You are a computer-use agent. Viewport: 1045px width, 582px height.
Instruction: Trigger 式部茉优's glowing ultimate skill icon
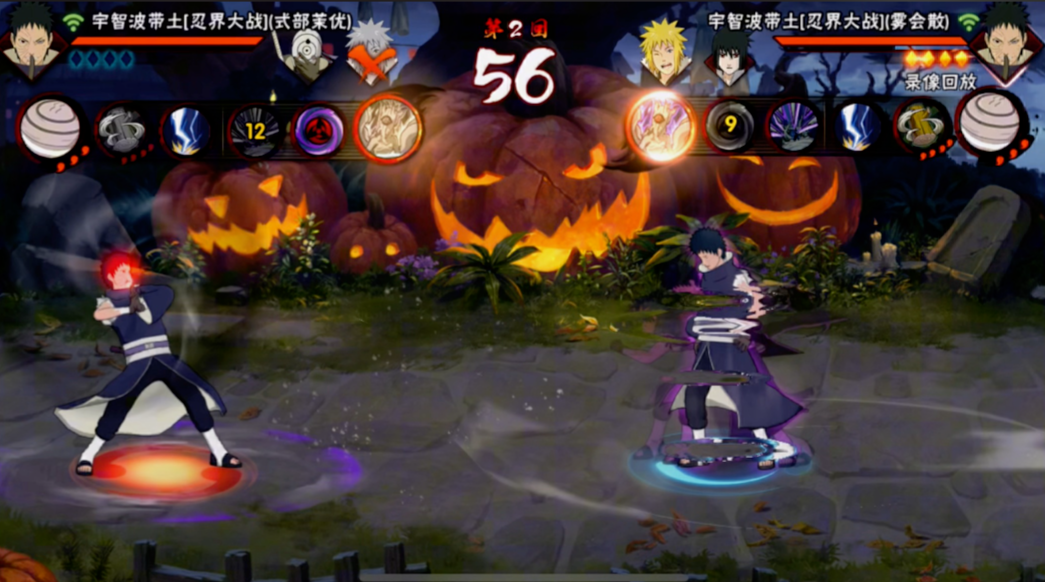pyautogui.click(x=387, y=128)
